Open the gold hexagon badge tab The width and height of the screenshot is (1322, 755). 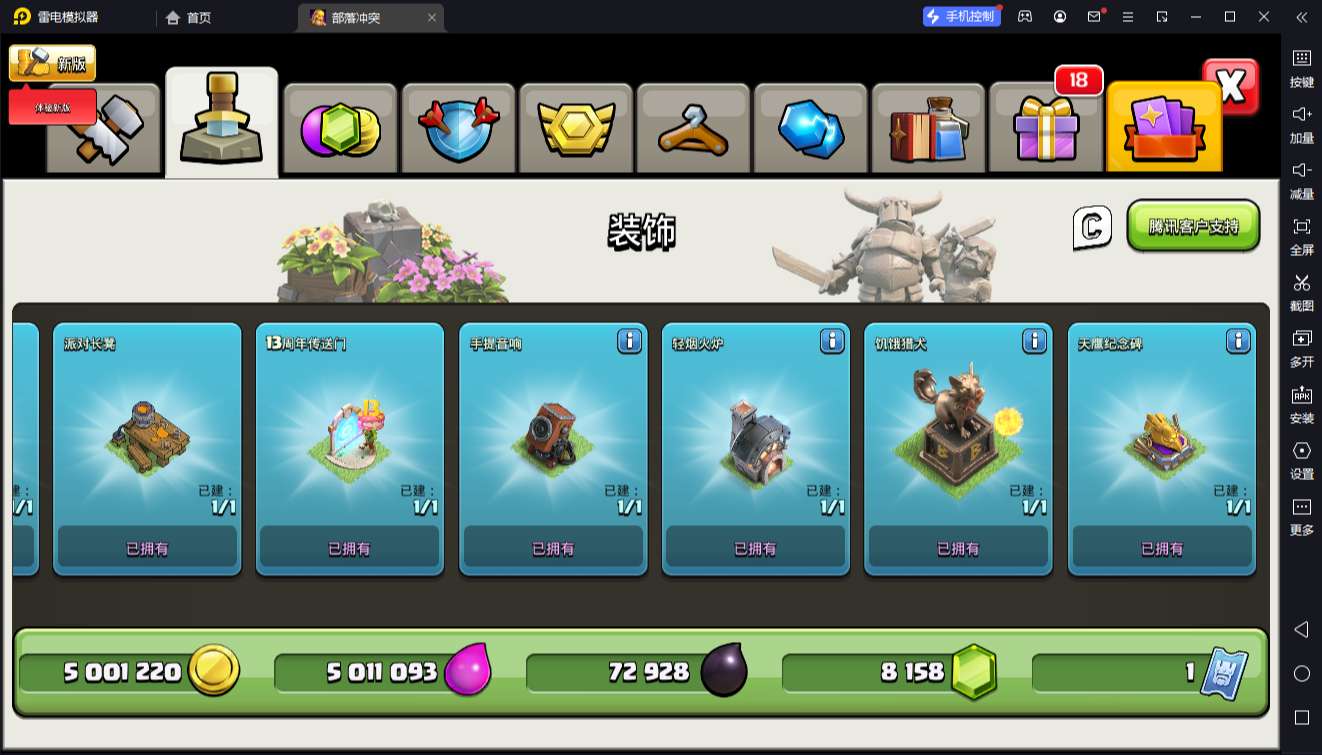pos(575,128)
